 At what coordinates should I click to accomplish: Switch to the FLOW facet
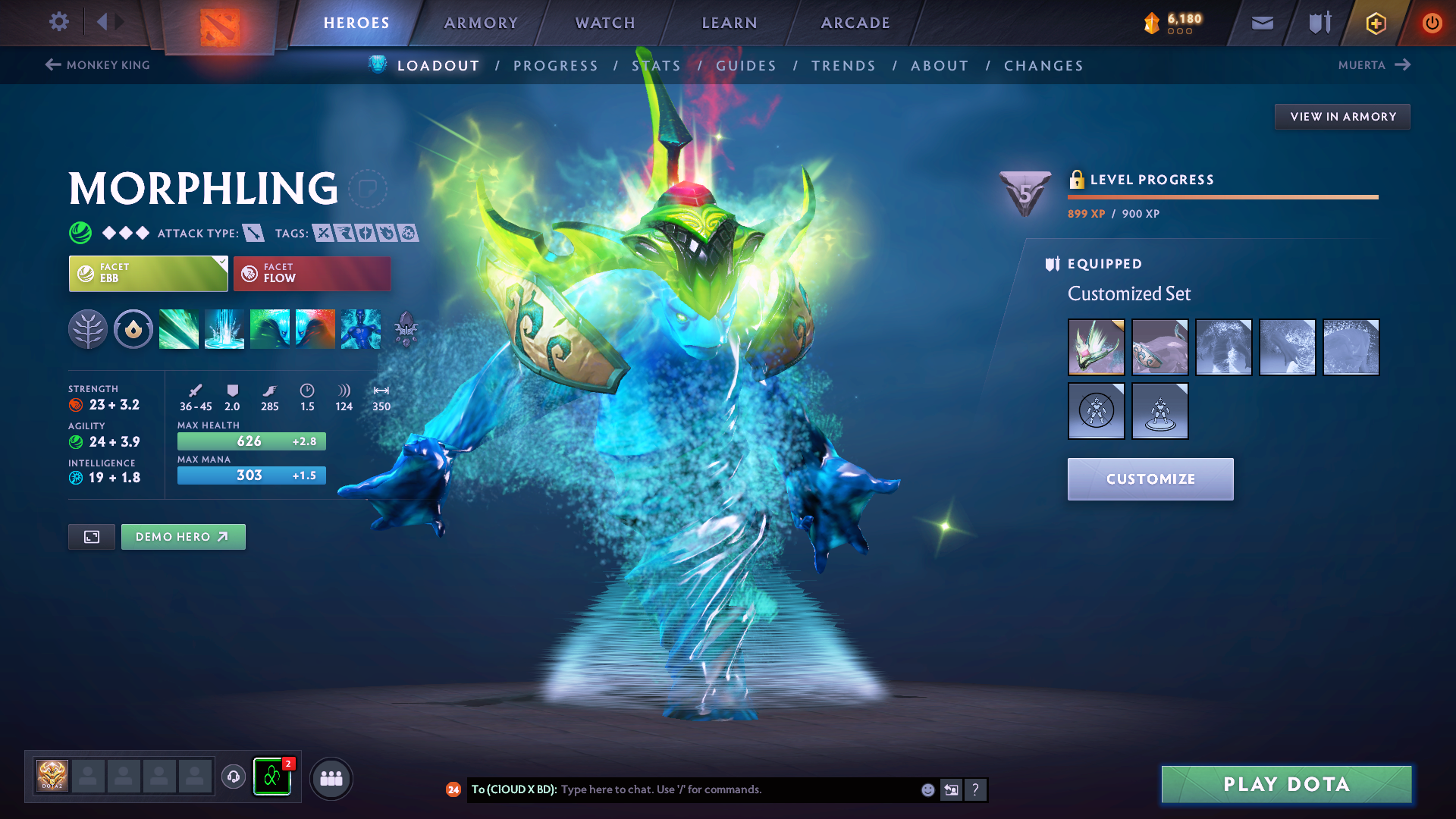click(x=312, y=273)
